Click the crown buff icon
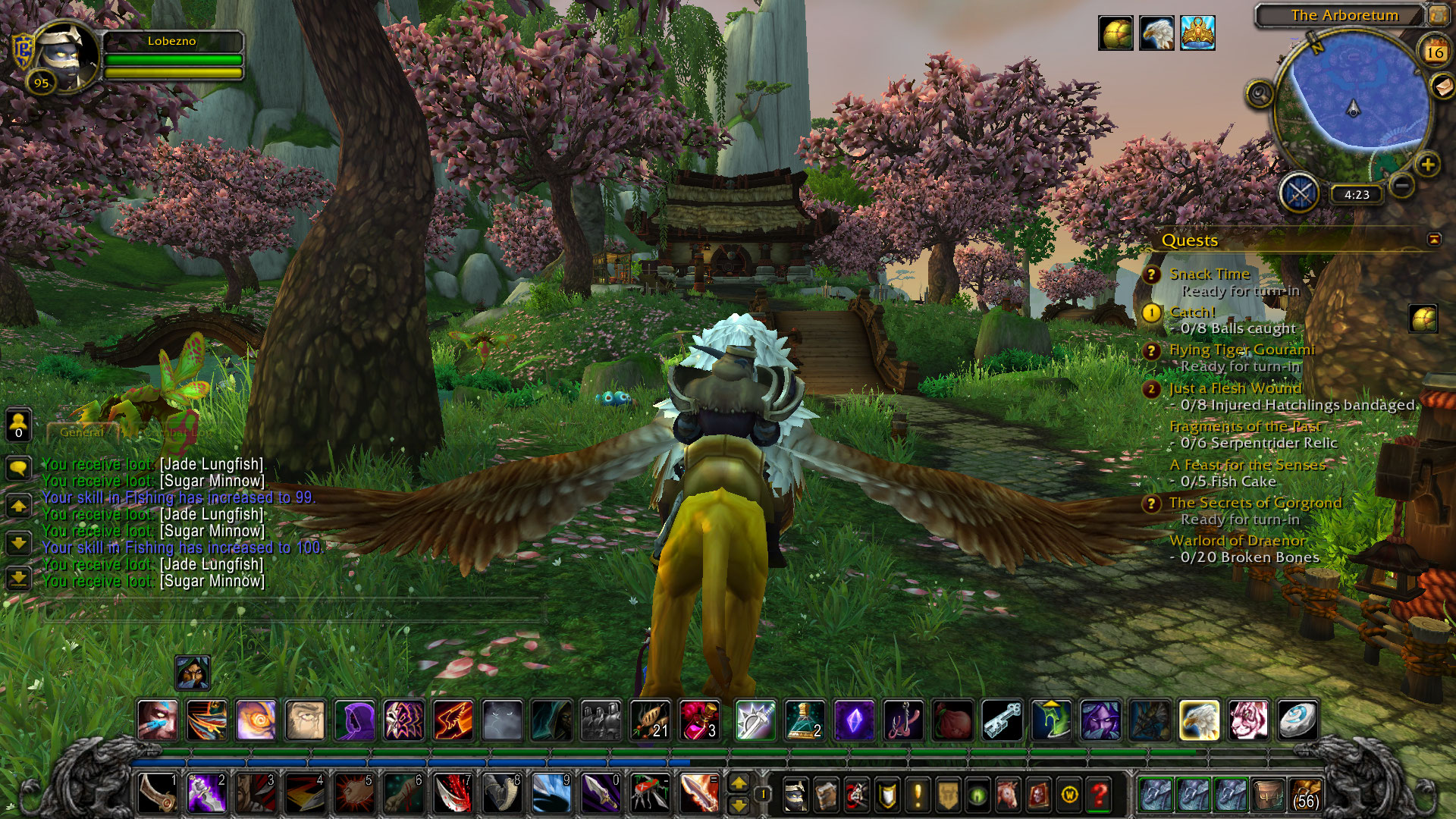This screenshot has width=1456, height=819. tap(1197, 33)
